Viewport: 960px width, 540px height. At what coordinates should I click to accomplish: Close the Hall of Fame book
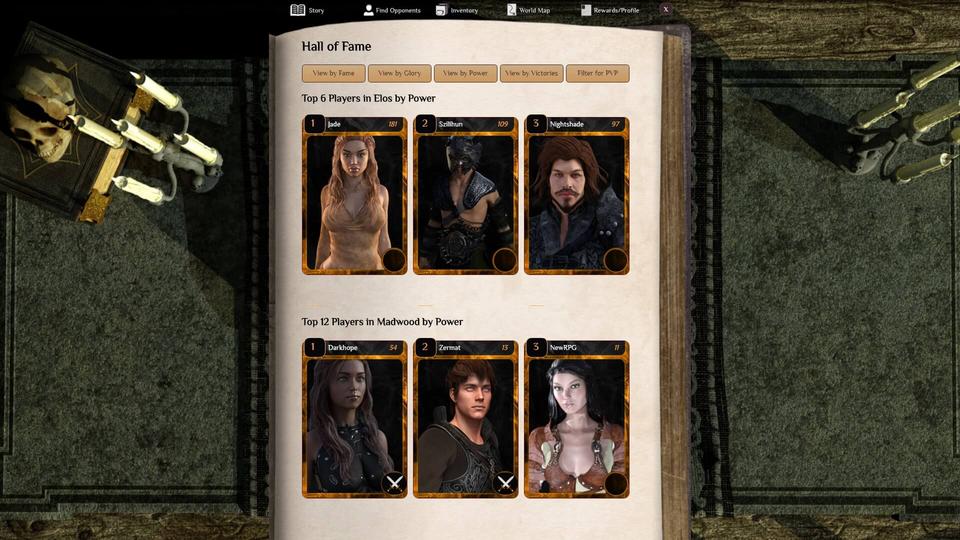coord(666,9)
